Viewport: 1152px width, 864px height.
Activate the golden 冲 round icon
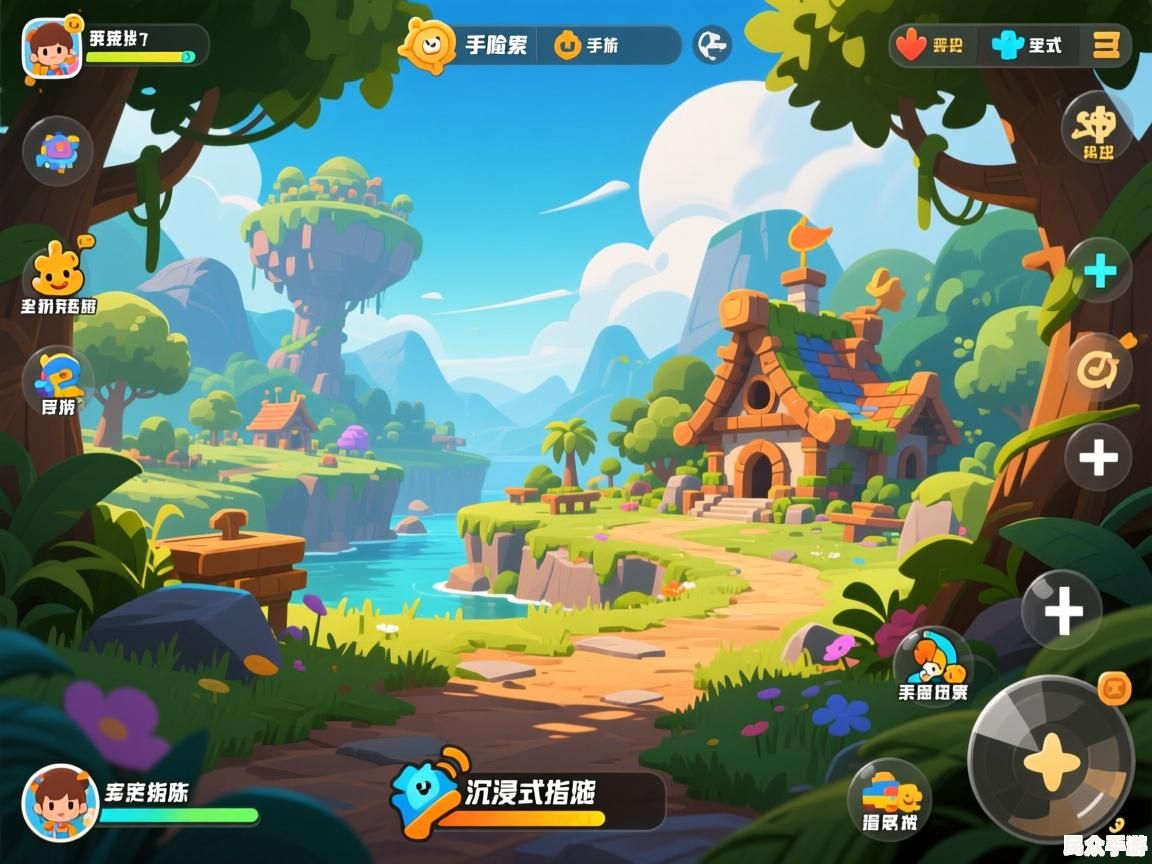click(x=1097, y=127)
